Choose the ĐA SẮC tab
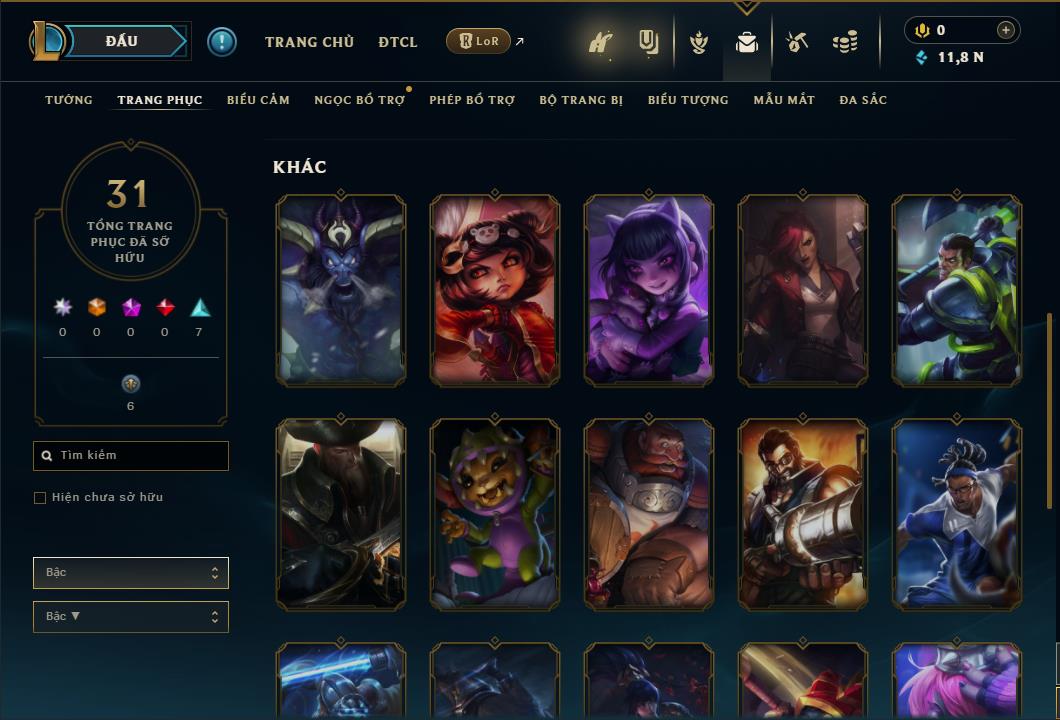This screenshot has width=1060, height=720. pos(863,100)
